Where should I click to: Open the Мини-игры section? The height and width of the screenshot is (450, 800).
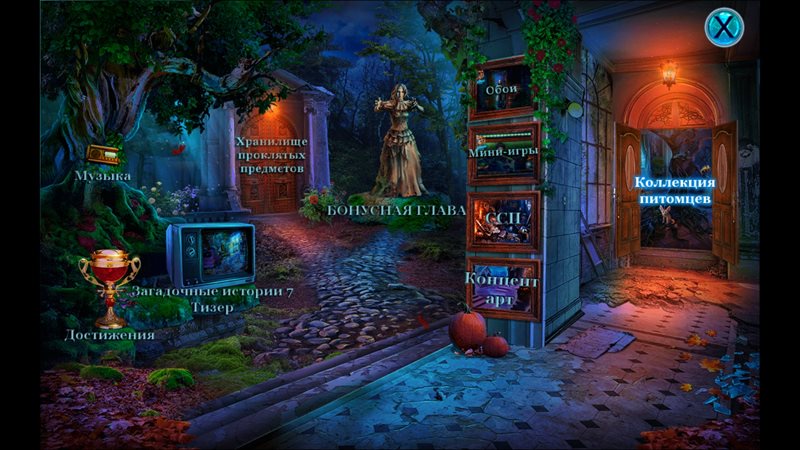coord(503,153)
